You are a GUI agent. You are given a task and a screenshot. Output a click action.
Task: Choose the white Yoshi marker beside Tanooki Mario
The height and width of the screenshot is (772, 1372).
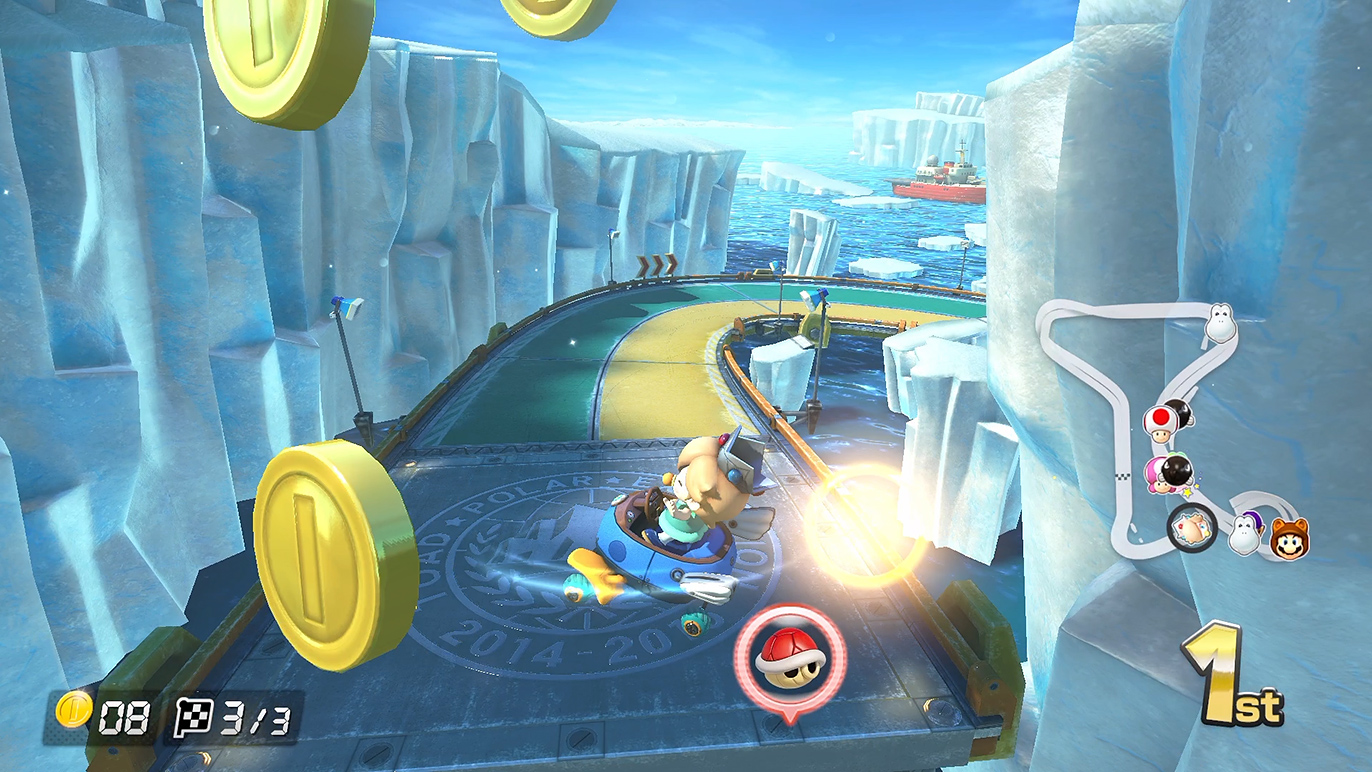[1246, 533]
